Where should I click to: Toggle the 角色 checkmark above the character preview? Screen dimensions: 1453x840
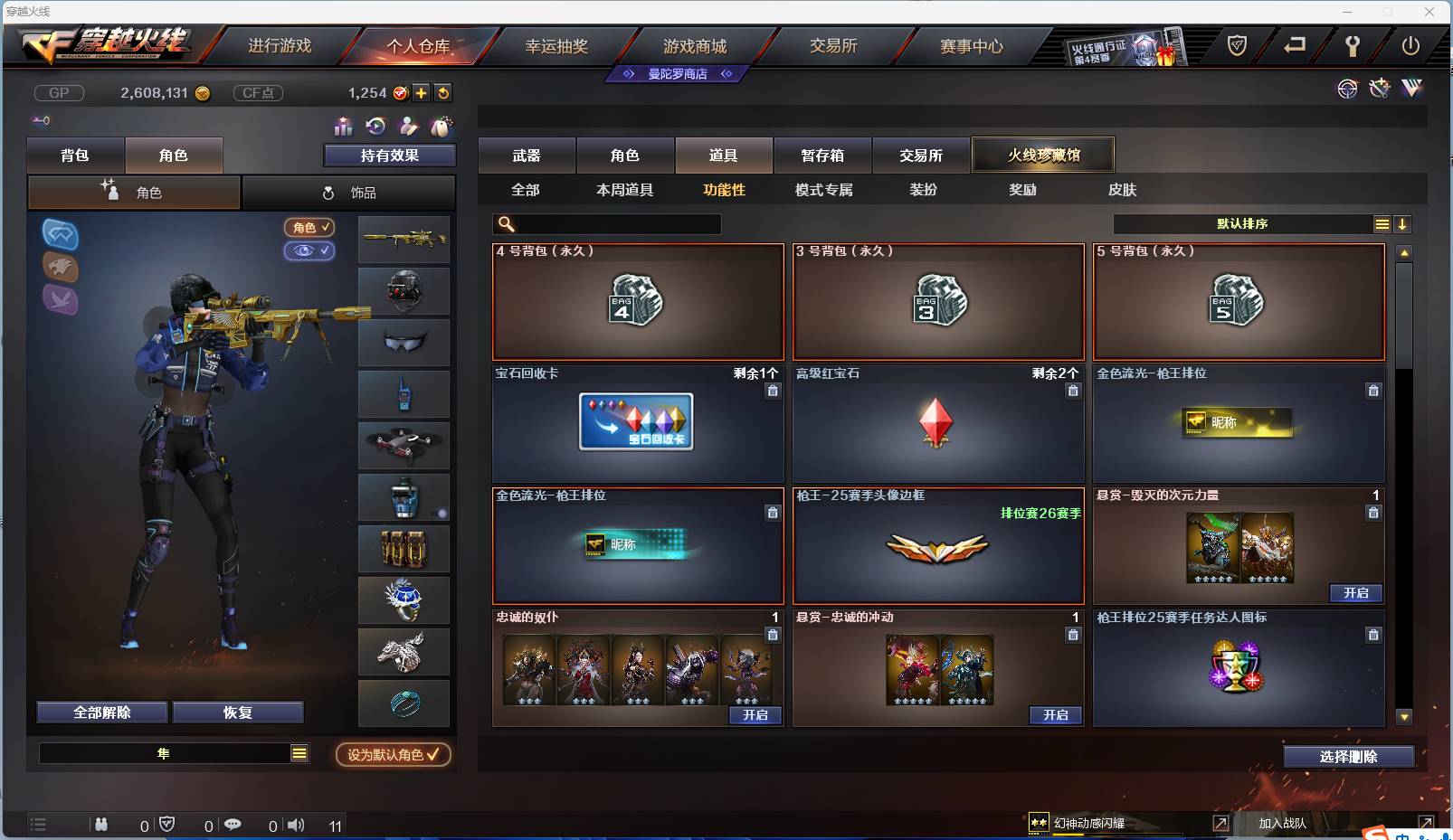coord(310,228)
